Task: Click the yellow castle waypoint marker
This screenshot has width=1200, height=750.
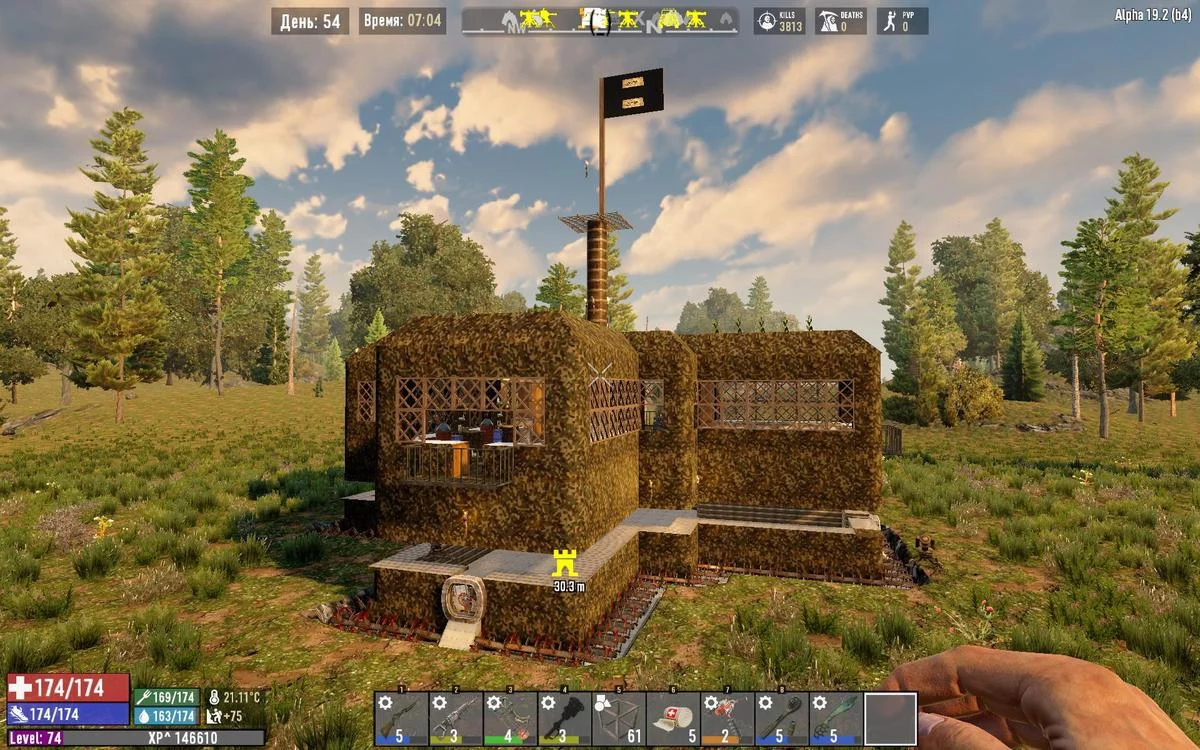Action: coord(566,563)
